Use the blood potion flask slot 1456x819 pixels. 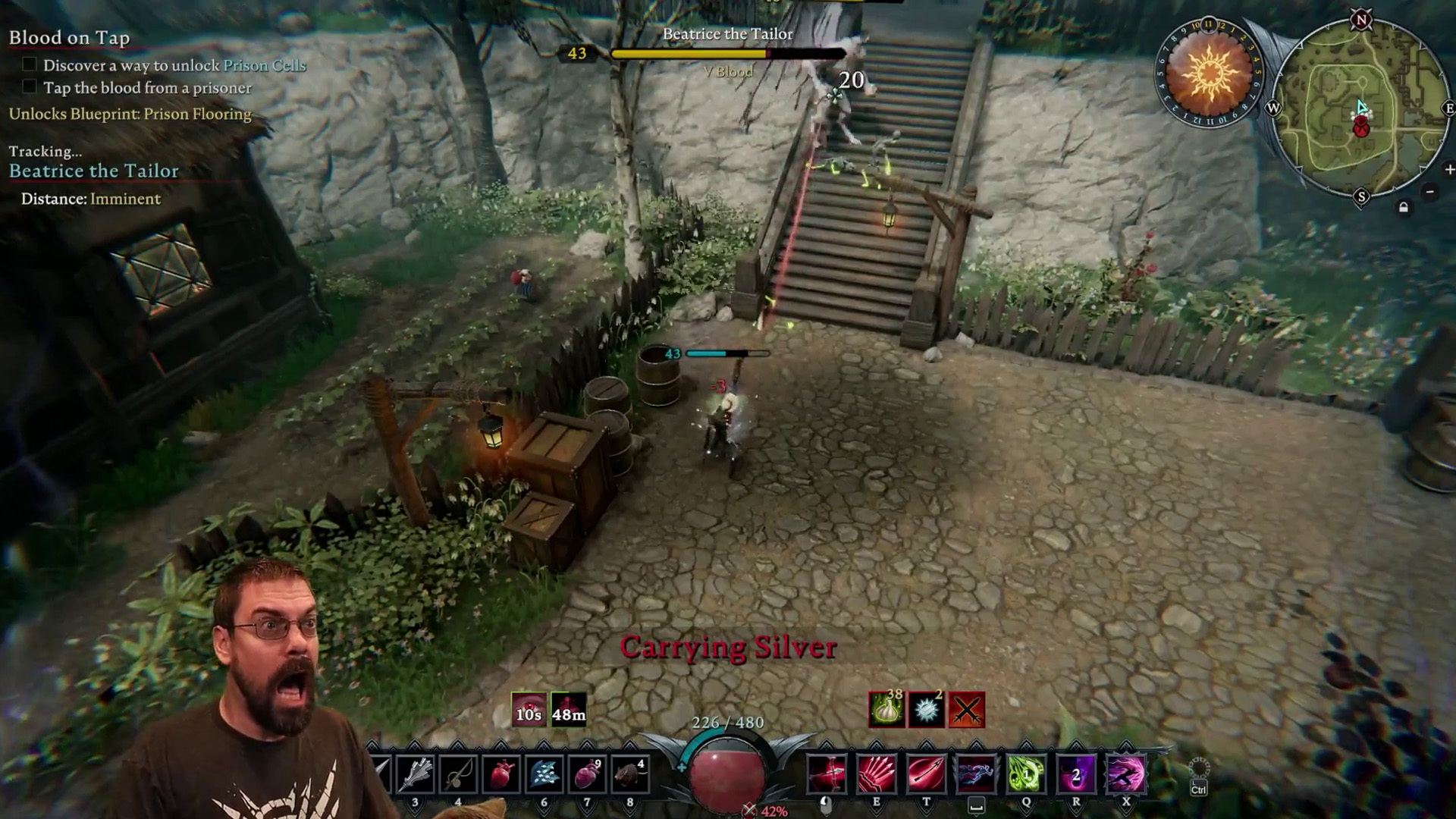point(586,774)
